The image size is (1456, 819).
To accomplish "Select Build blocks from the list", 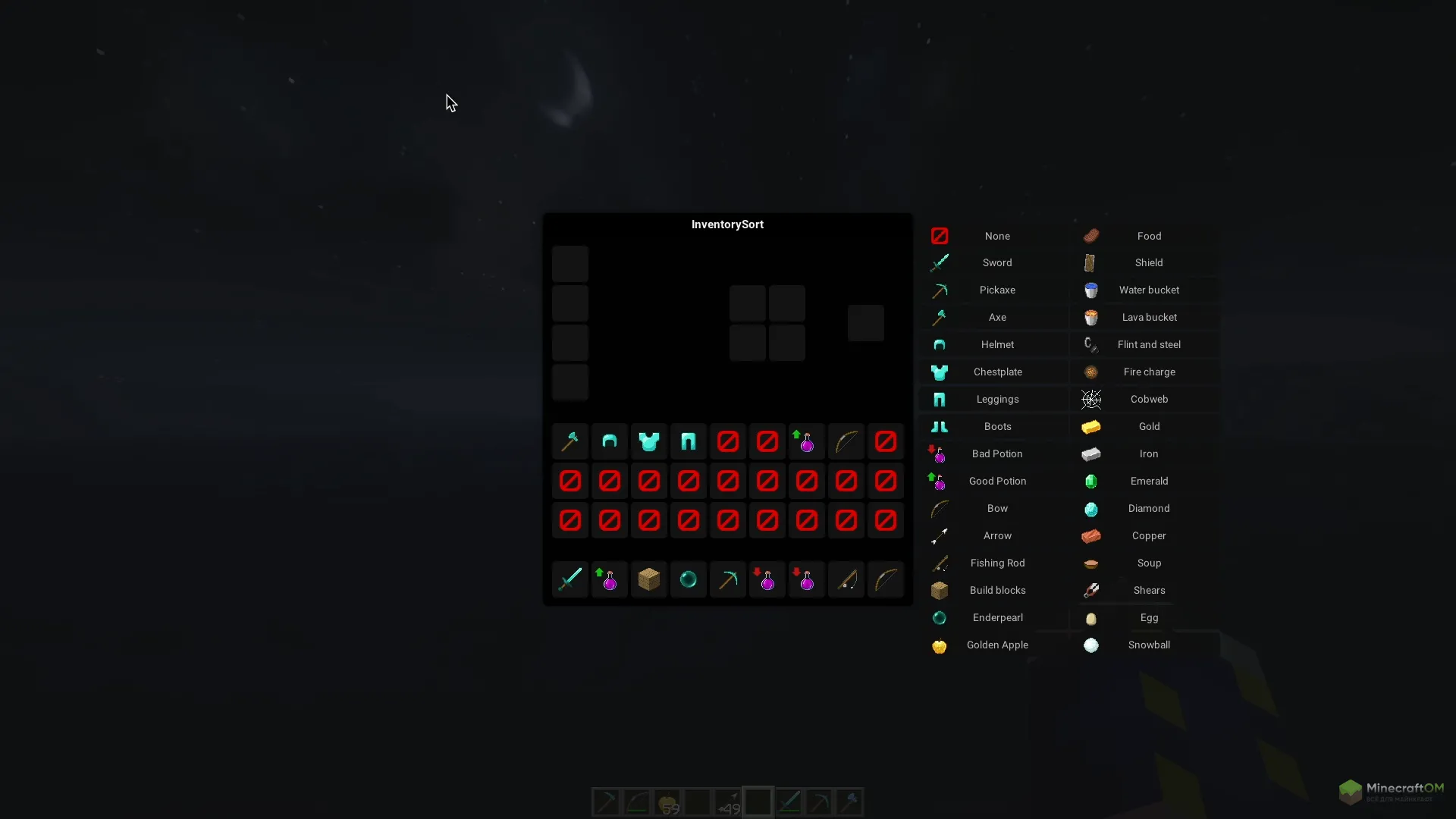I will (x=996, y=590).
